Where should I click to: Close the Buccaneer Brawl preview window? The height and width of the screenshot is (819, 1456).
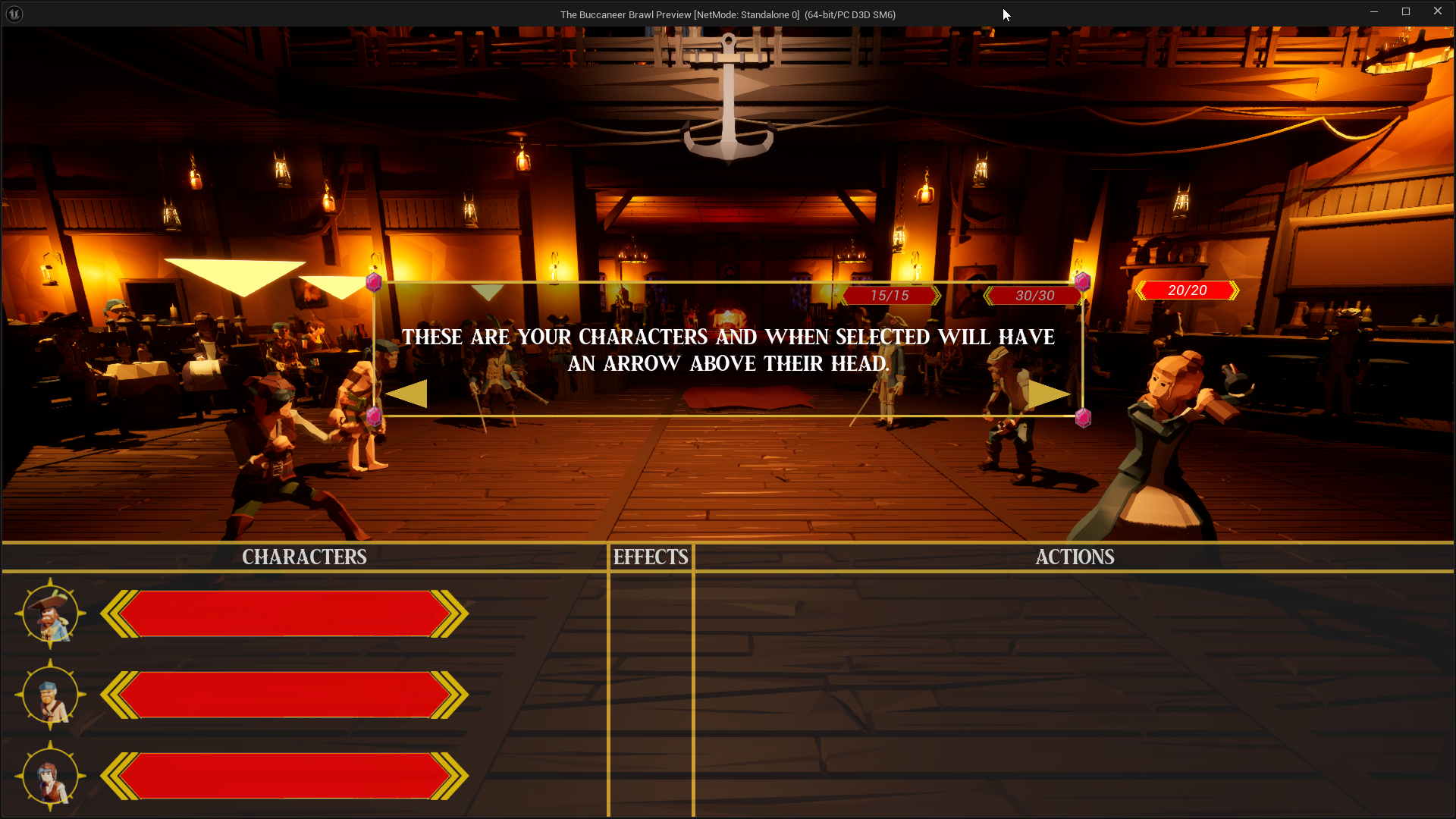pos(1437,11)
